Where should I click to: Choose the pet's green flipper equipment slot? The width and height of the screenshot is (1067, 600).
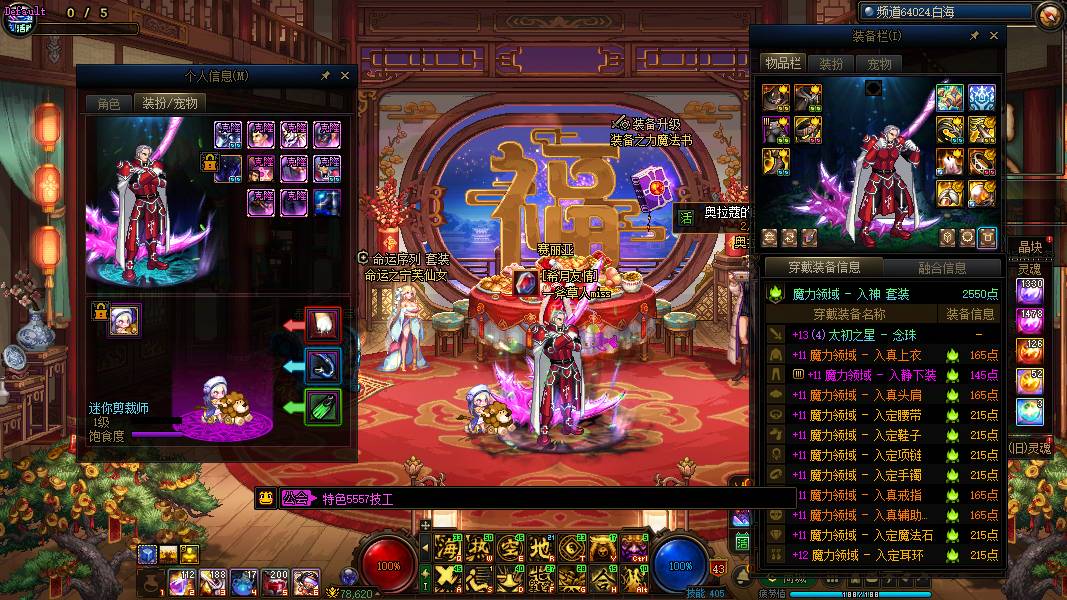(x=323, y=407)
